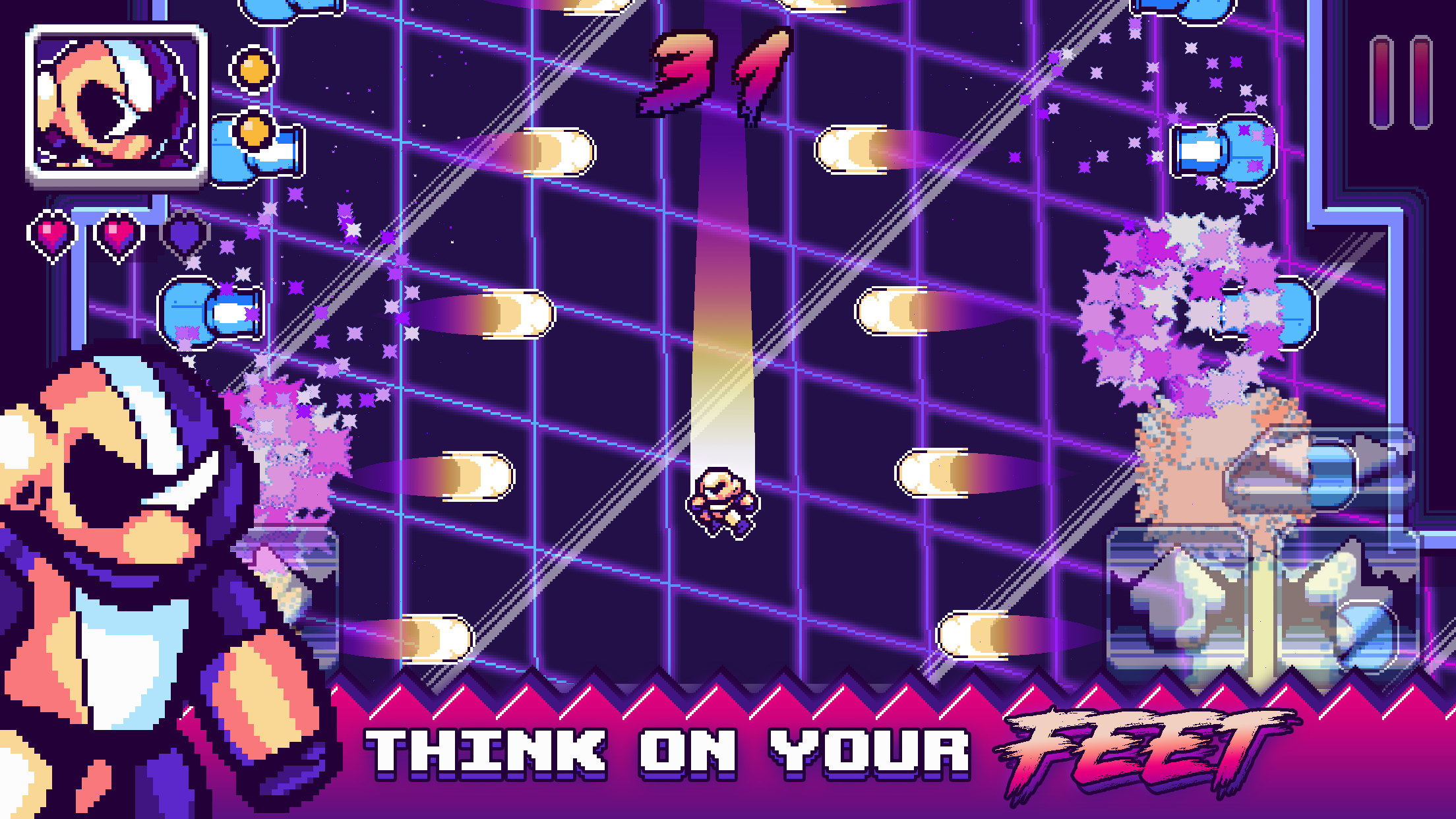
Task: Open the large boss sprite in the lower-left
Action: 132,574
